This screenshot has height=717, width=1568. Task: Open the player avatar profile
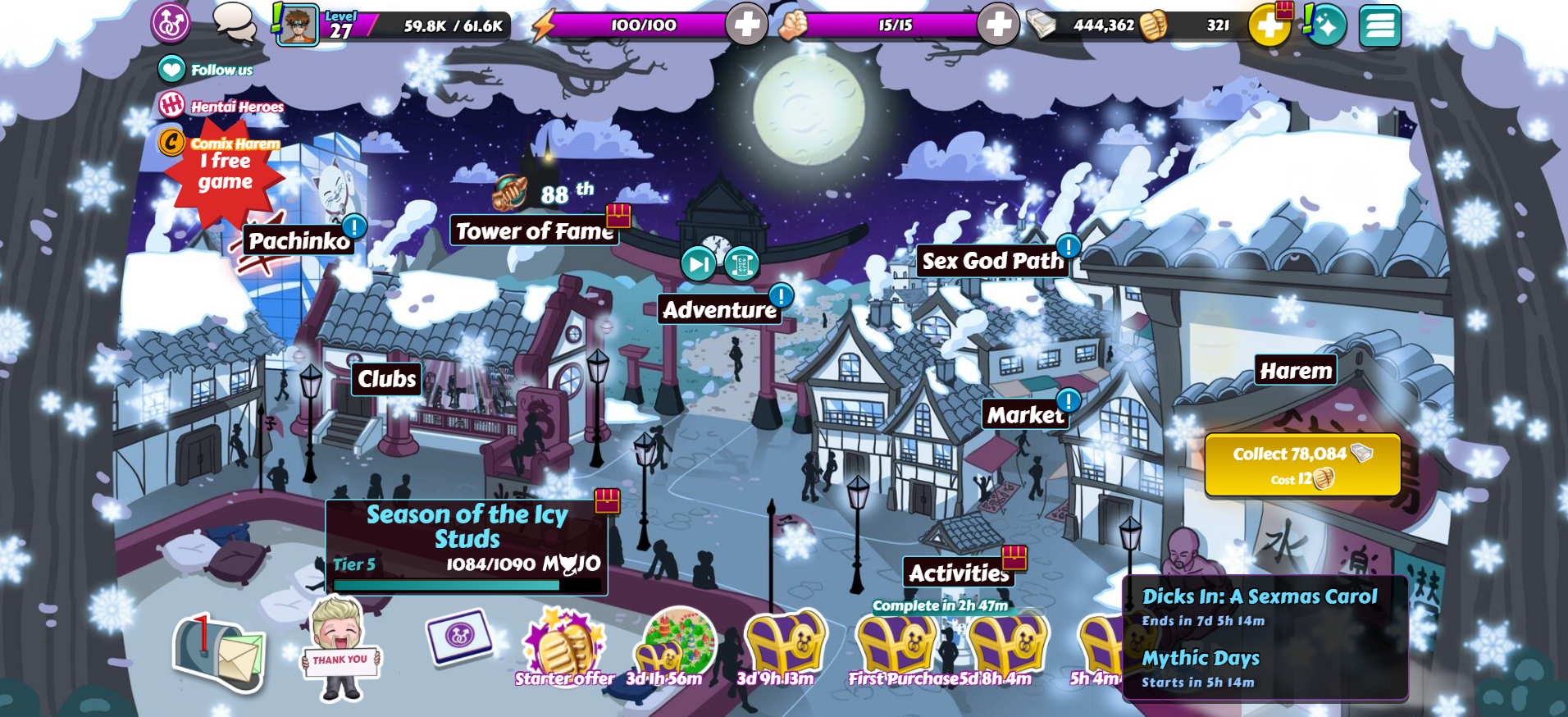pyautogui.click(x=297, y=25)
